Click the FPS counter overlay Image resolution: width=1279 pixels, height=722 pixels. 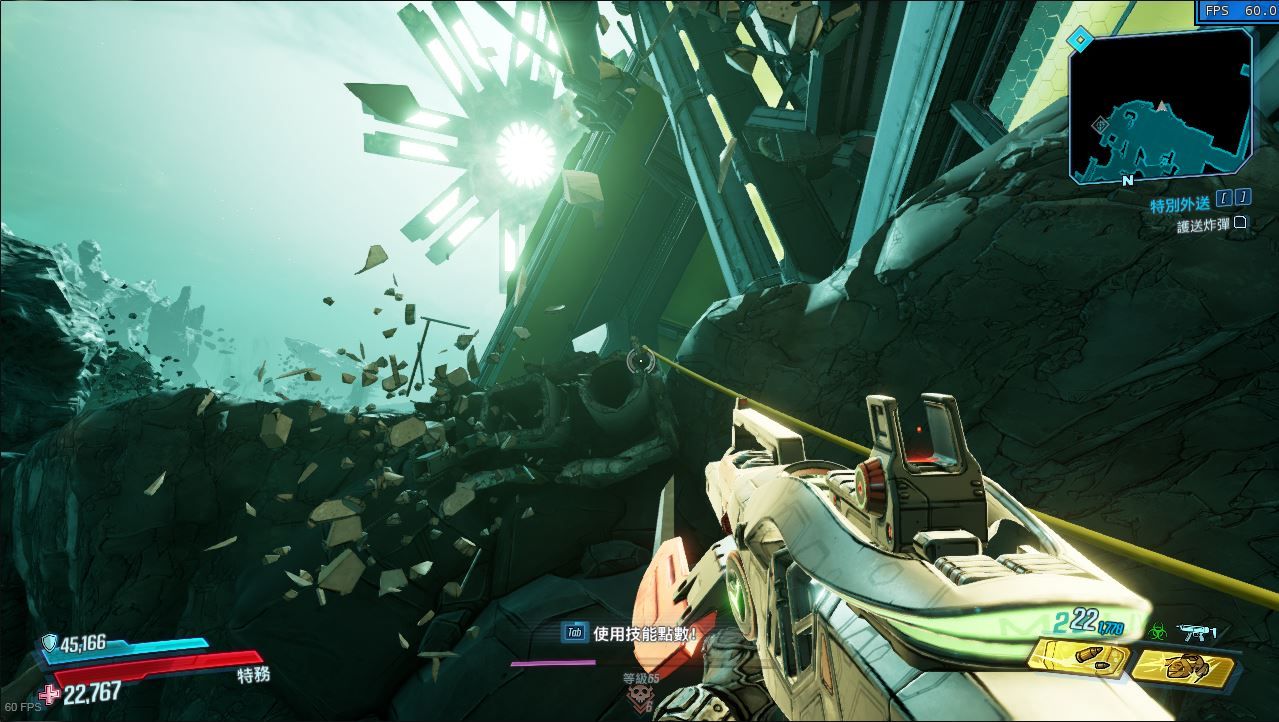[1238, 11]
